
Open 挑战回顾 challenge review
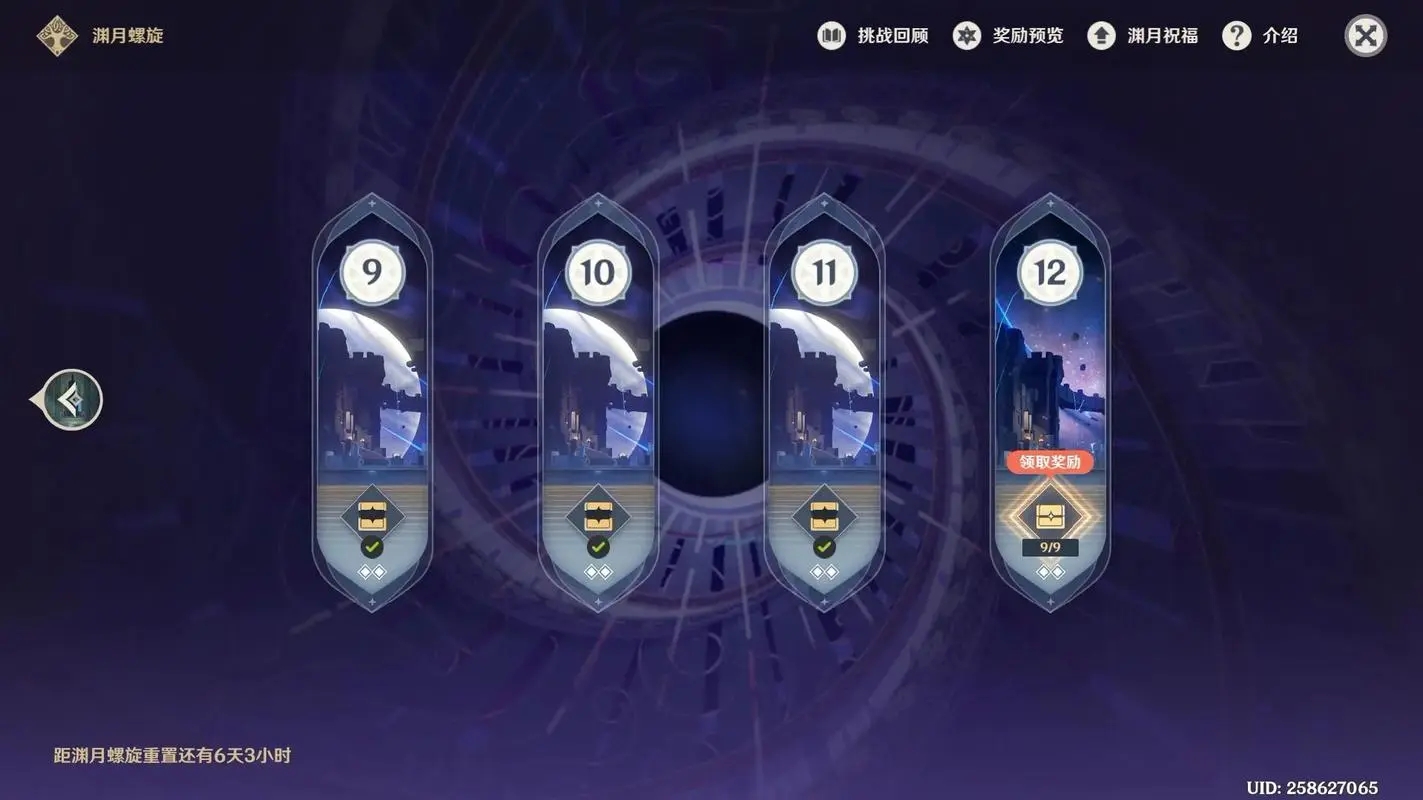[873, 36]
